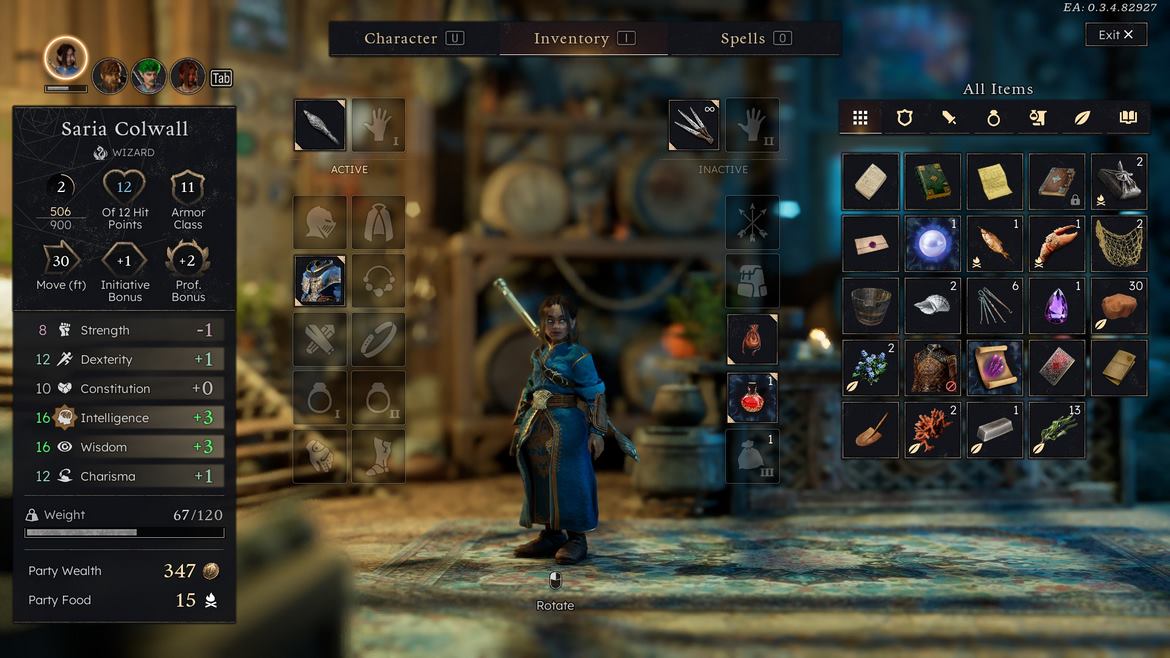
Task: Filter items by the open book category
Action: 1128,118
